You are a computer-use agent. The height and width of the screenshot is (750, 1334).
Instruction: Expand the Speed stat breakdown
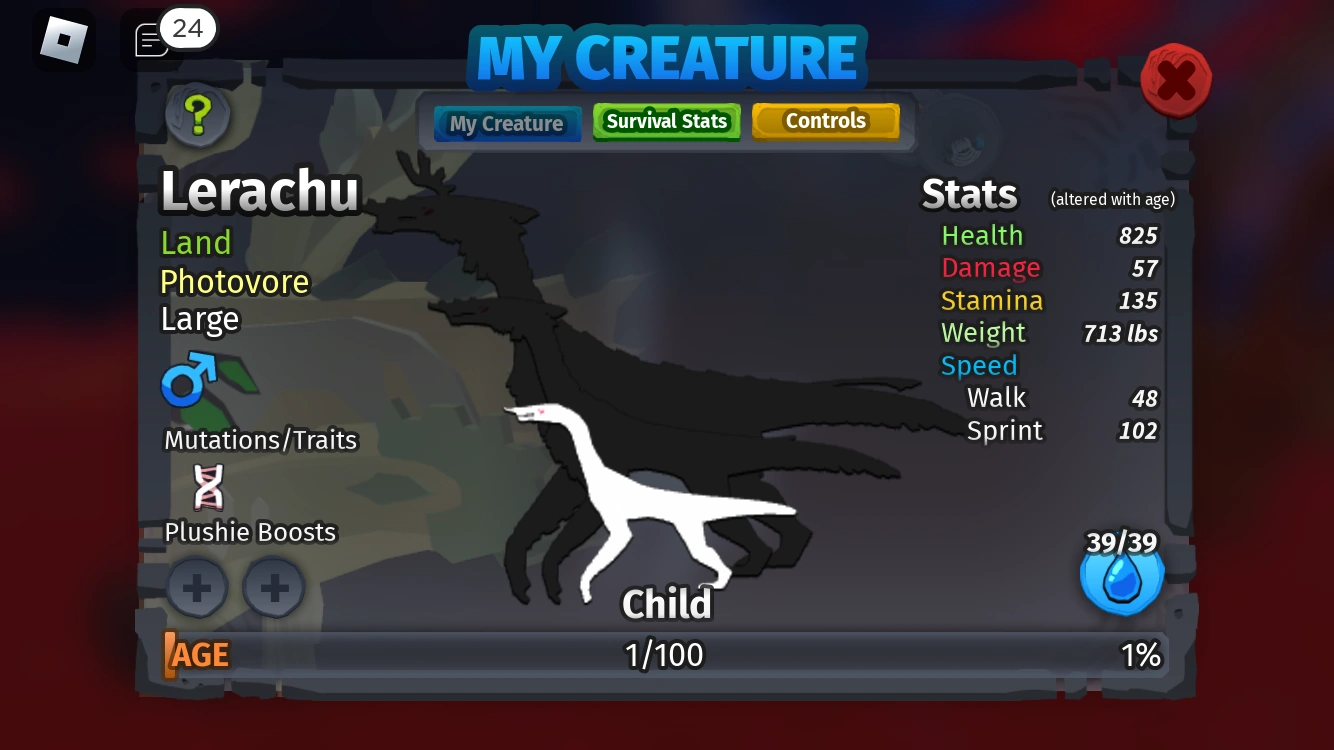tap(979, 365)
